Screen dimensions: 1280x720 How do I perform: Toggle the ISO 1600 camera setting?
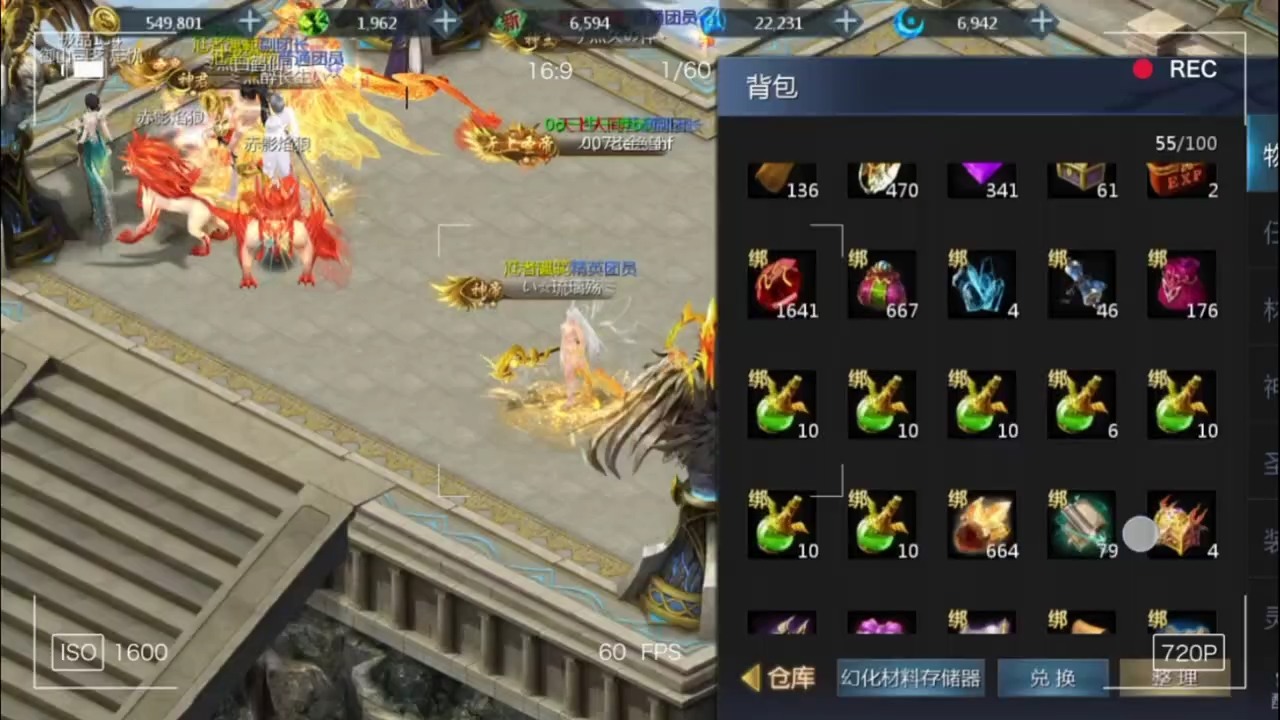point(108,652)
